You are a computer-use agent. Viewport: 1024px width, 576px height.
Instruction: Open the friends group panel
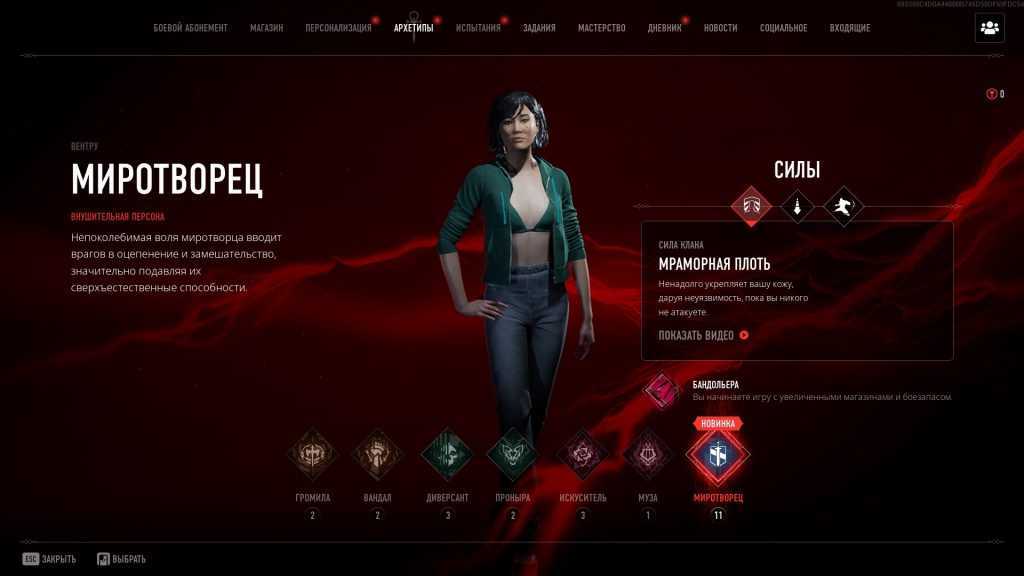point(989,28)
